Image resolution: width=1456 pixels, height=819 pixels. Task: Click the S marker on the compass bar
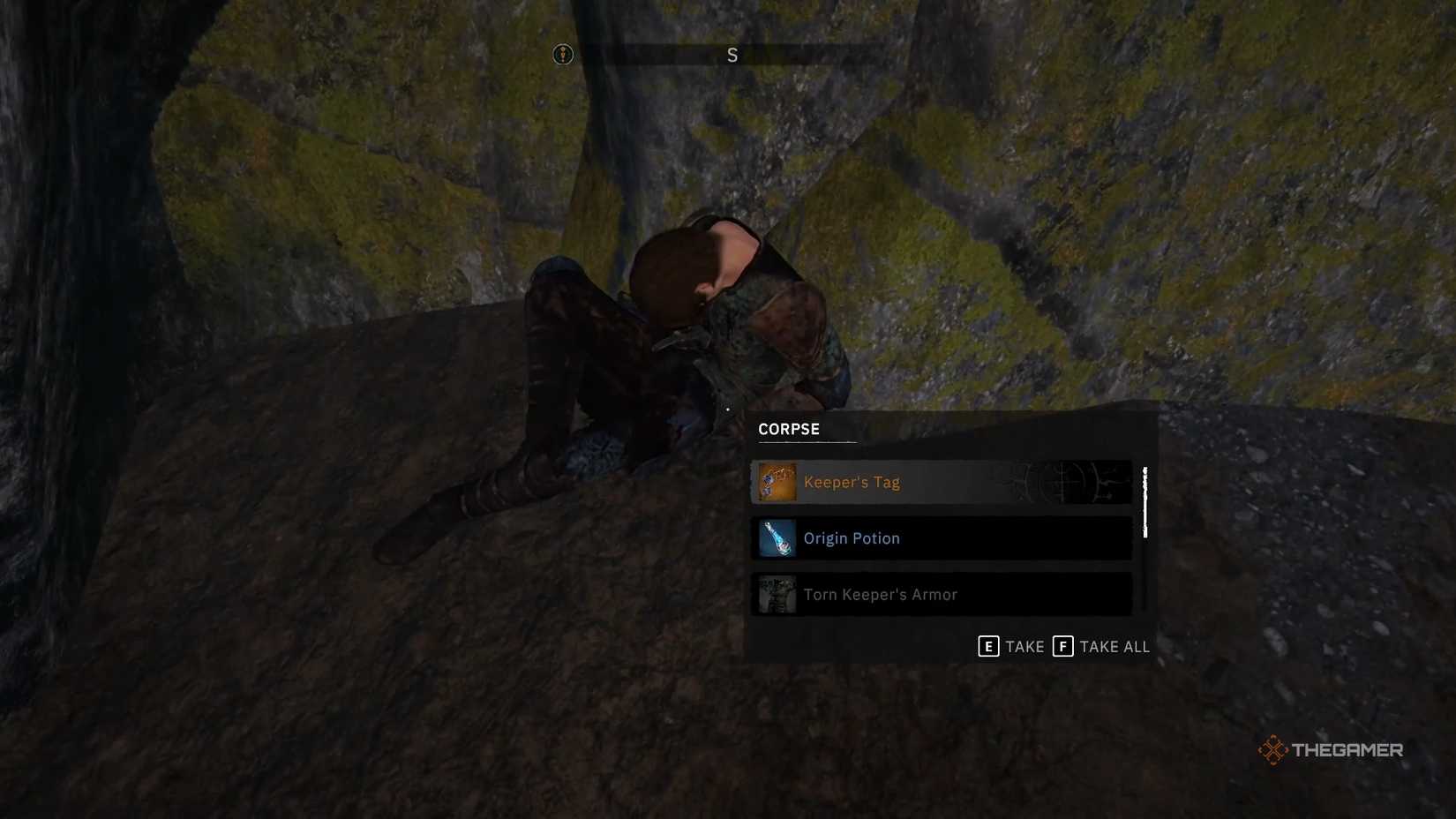(x=731, y=54)
